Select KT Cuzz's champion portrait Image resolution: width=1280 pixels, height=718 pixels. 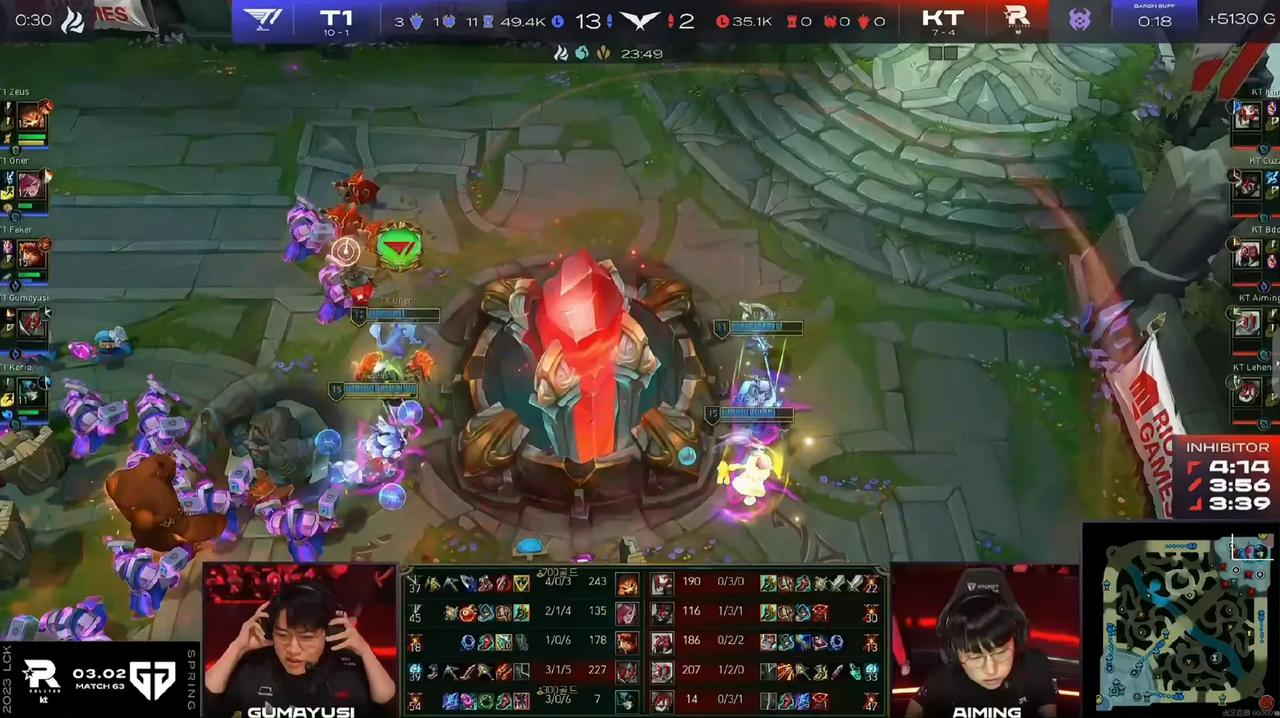(x=1246, y=185)
